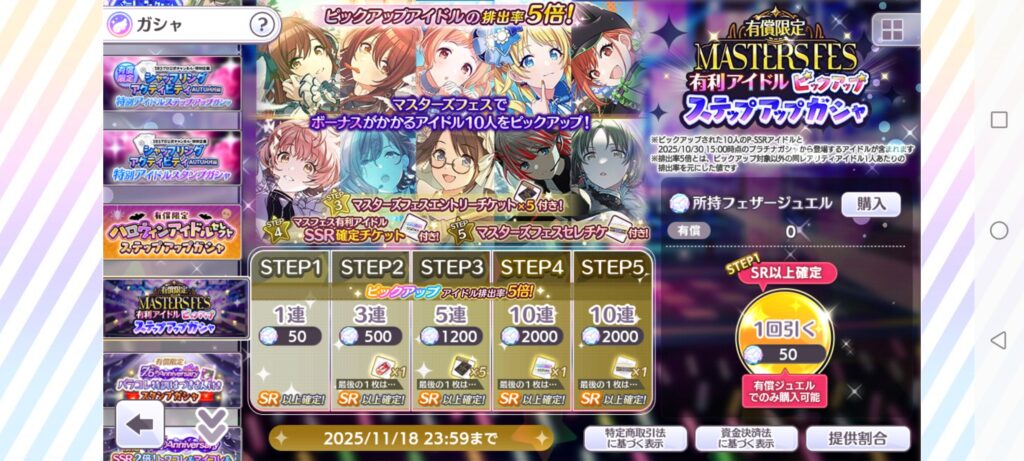Open the gacha help question mark
1024x461 pixels.
(260, 24)
